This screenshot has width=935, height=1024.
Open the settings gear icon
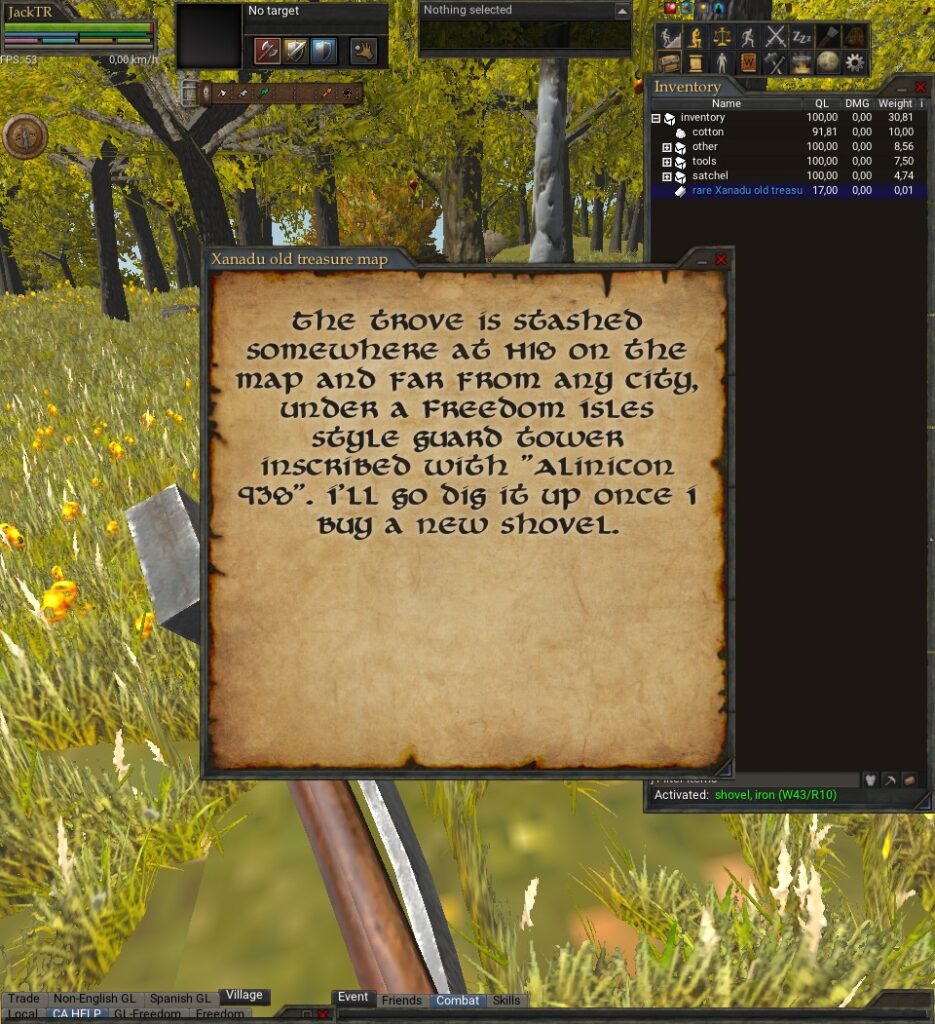[x=854, y=63]
